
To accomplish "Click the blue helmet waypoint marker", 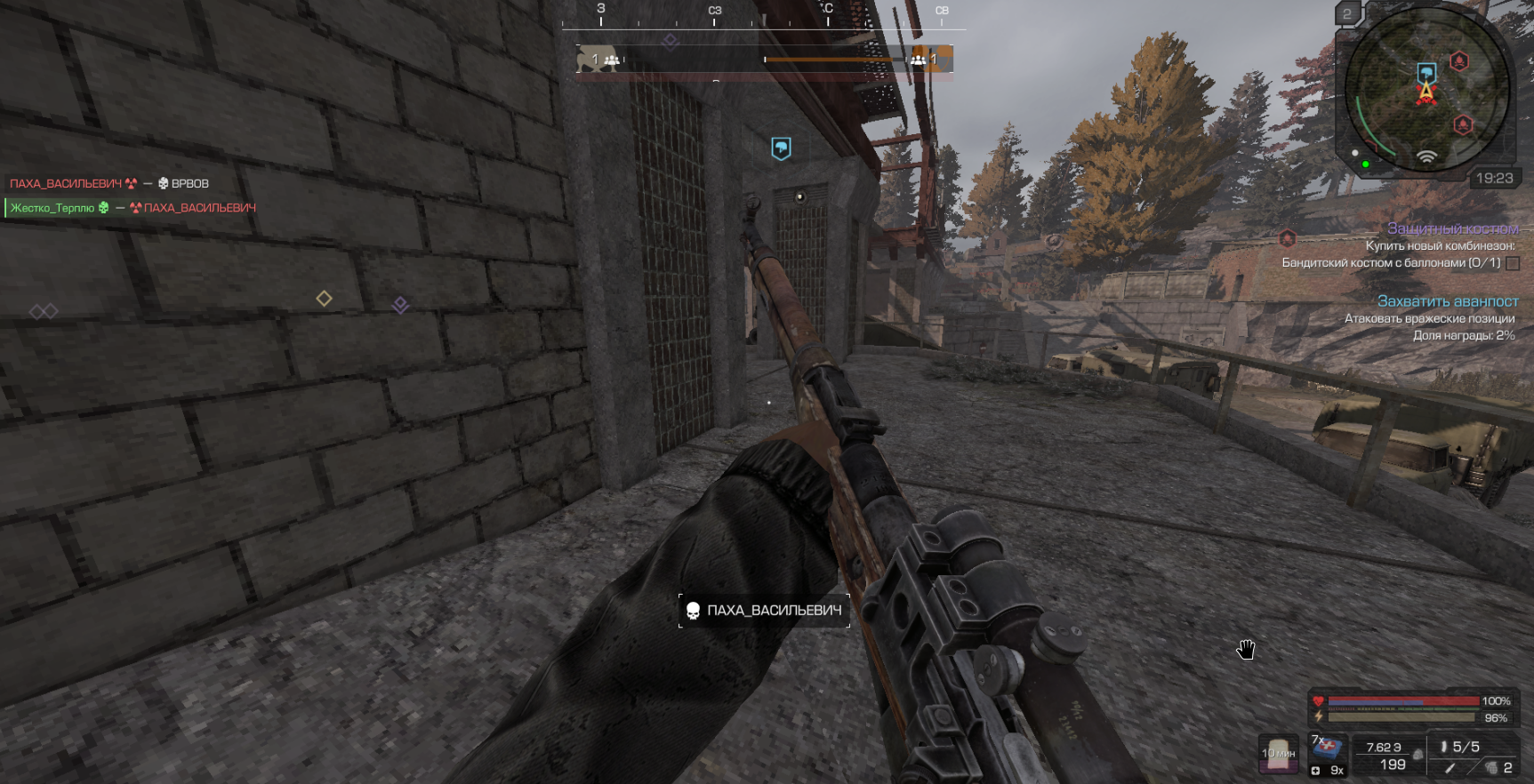I will (781, 148).
